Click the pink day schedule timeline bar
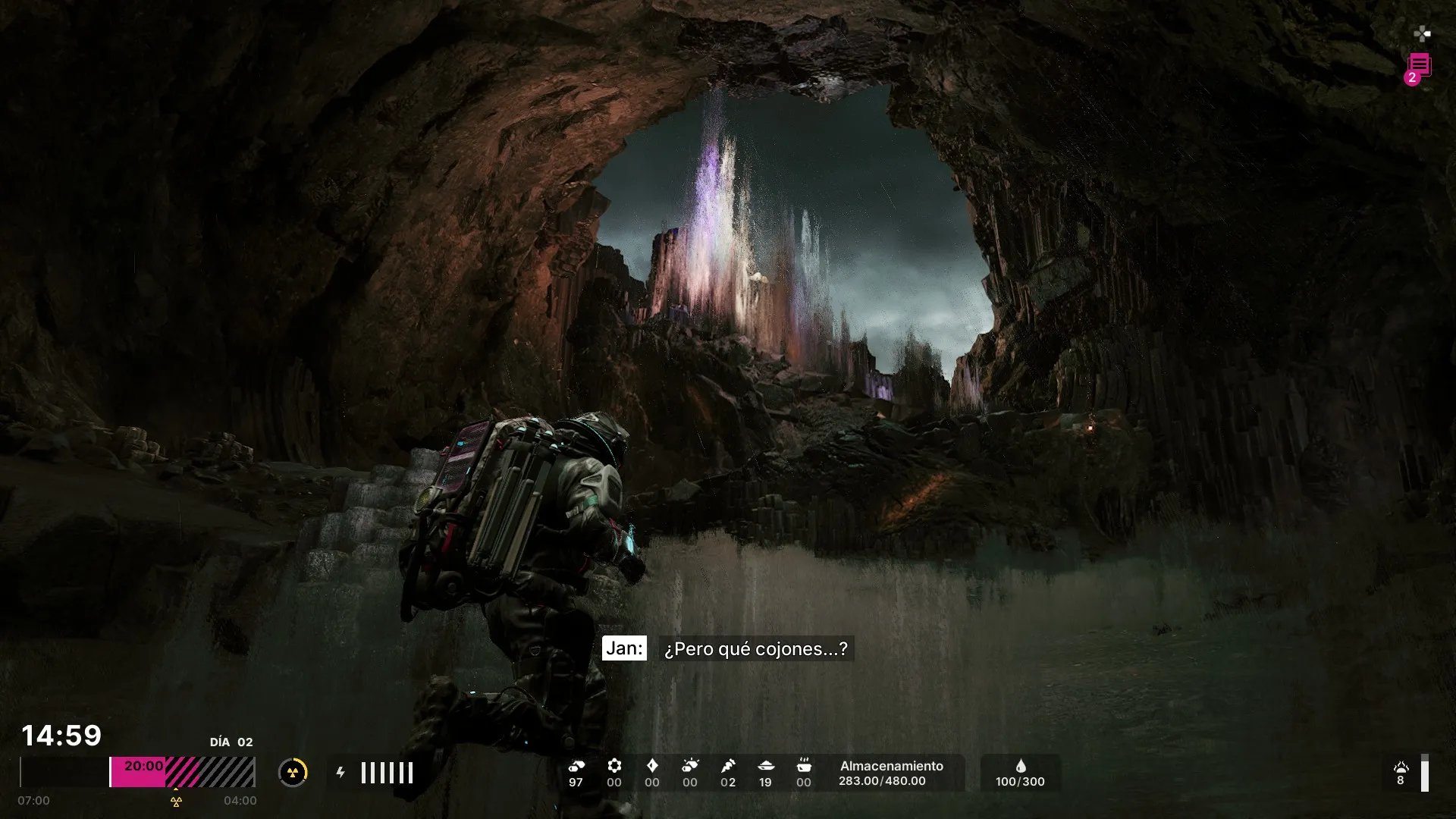The width and height of the screenshot is (1456, 819). pos(182,772)
